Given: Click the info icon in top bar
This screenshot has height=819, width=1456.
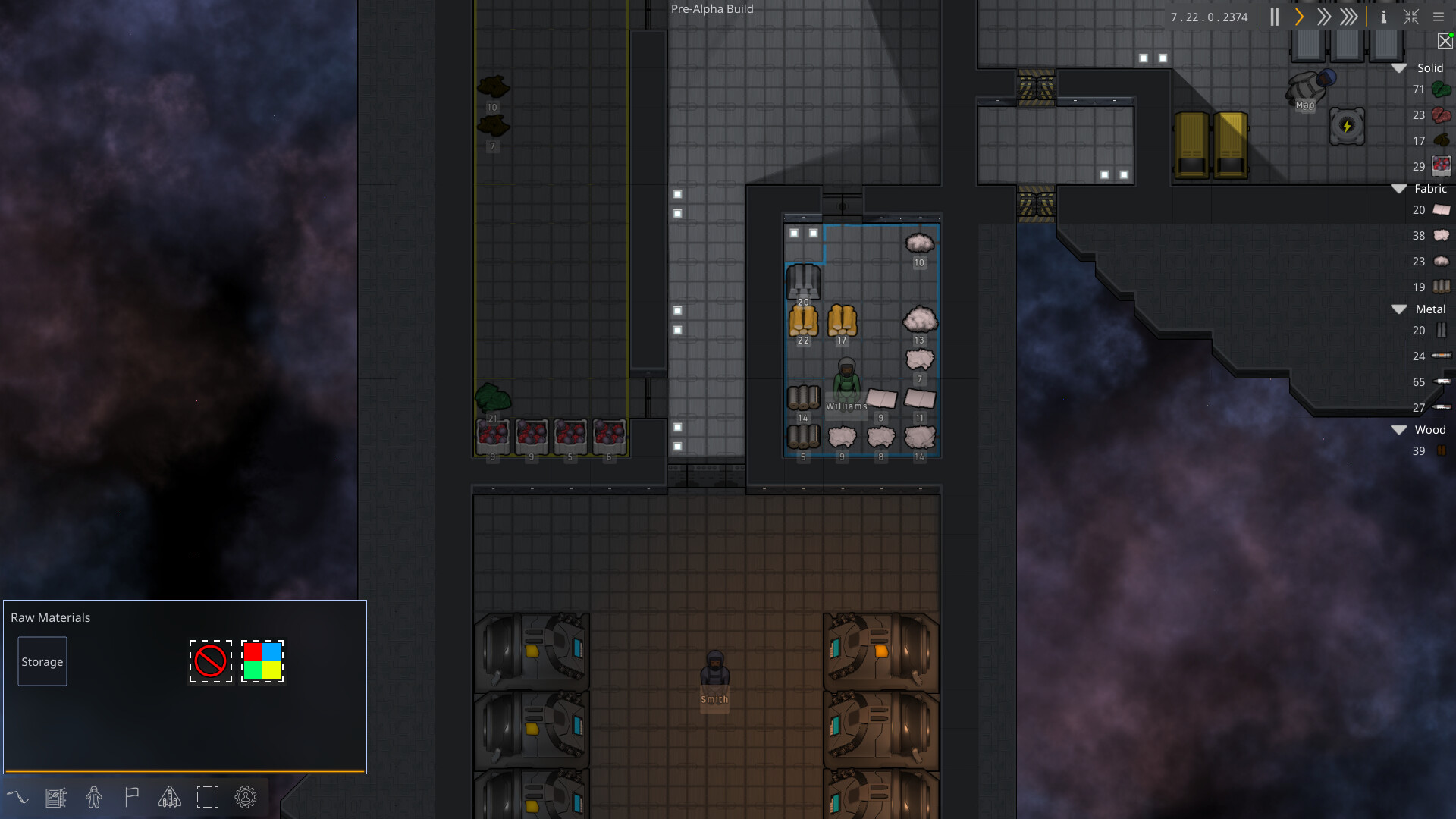Looking at the screenshot, I should pos(1384,17).
